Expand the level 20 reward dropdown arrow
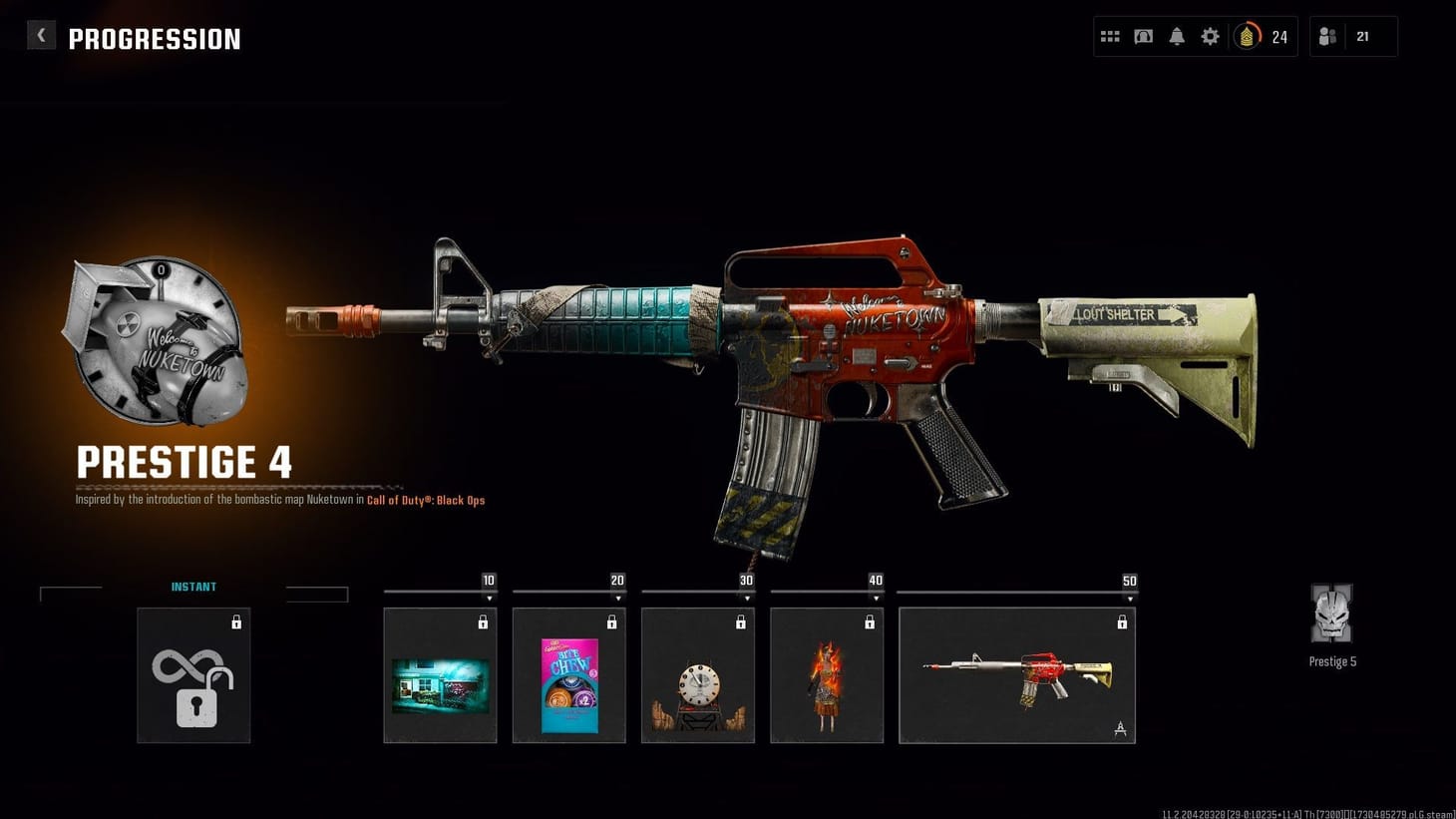This screenshot has height=819, width=1456. pyautogui.click(x=618, y=597)
